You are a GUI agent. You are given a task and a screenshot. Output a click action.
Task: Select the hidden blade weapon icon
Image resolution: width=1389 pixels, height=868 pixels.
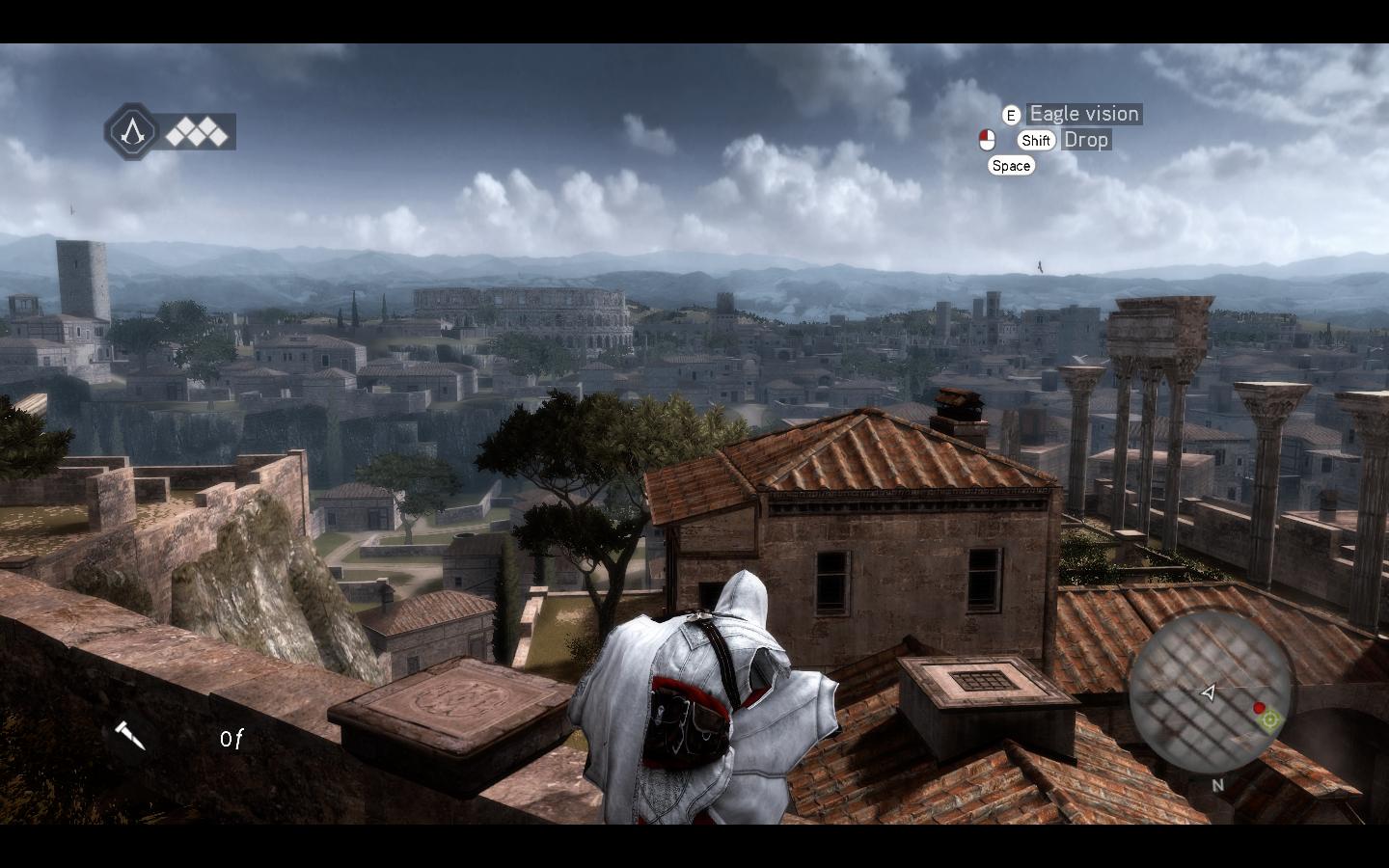point(129,736)
